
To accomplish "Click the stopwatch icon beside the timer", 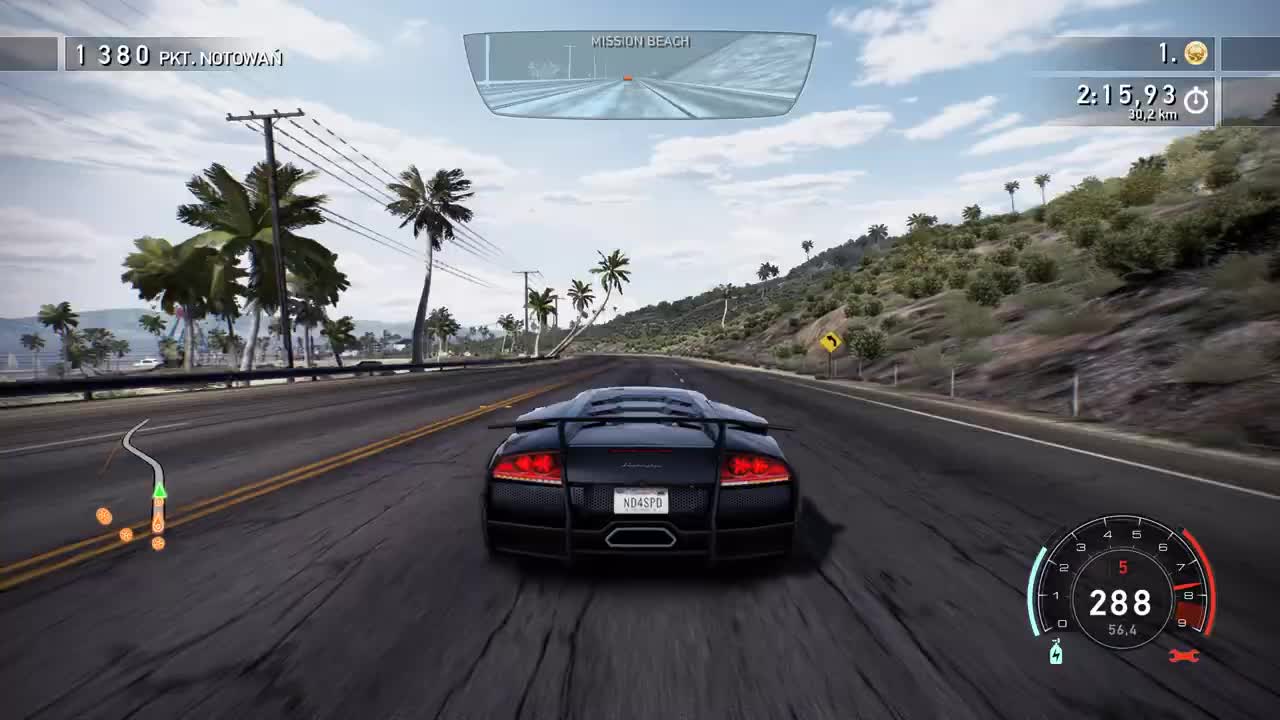I will [x=1195, y=99].
